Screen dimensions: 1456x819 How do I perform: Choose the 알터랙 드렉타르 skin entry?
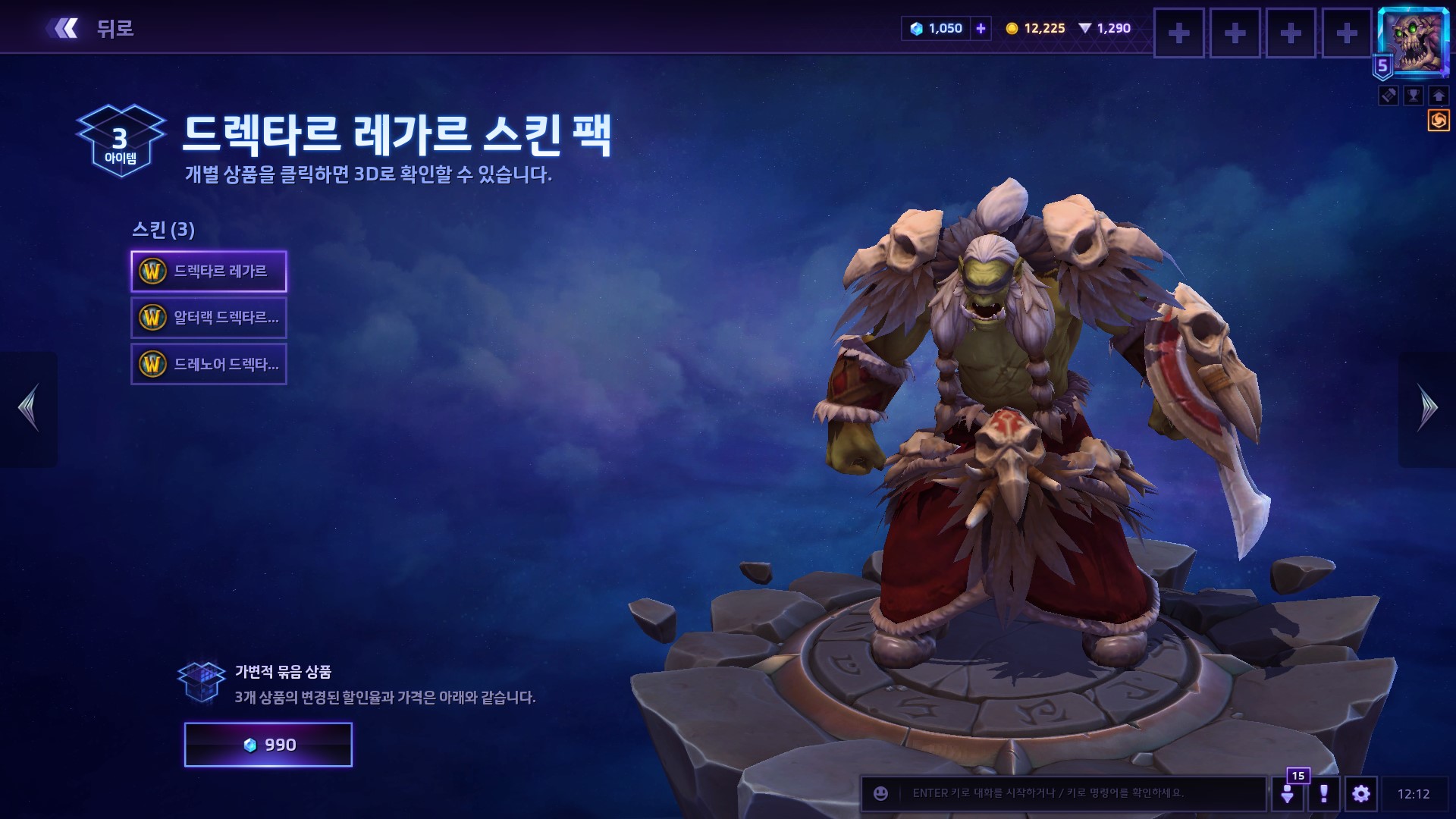pyautogui.click(x=209, y=318)
